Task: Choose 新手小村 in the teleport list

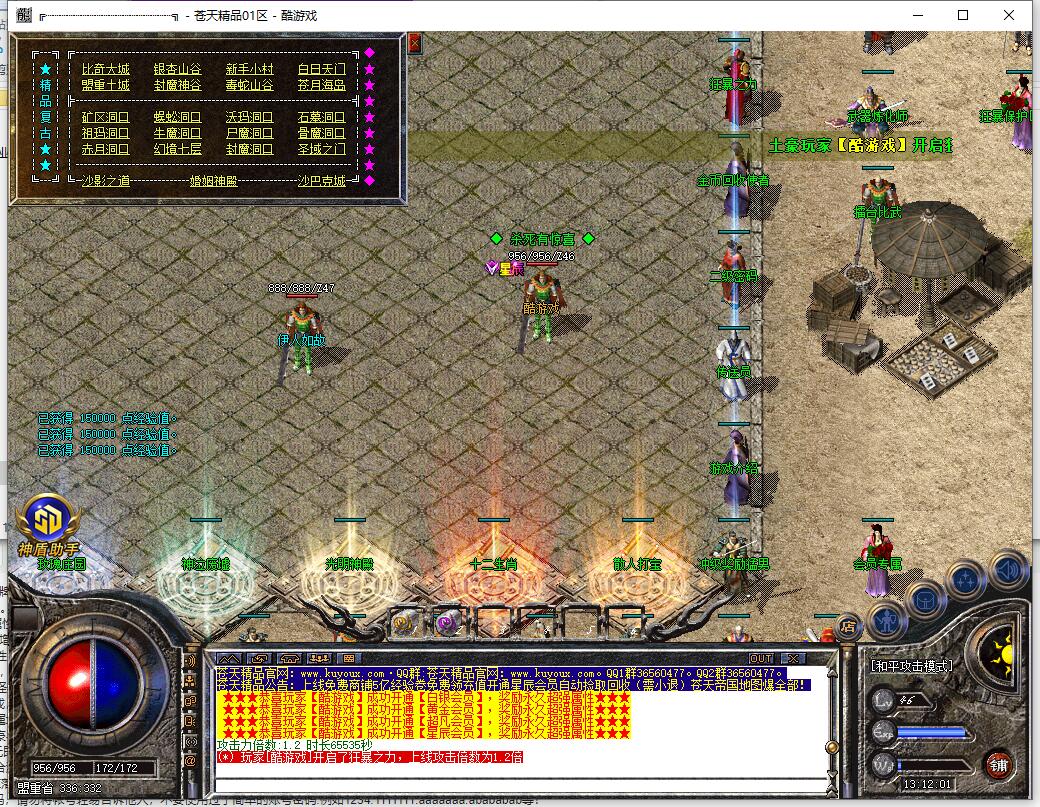Action: point(249,69)
